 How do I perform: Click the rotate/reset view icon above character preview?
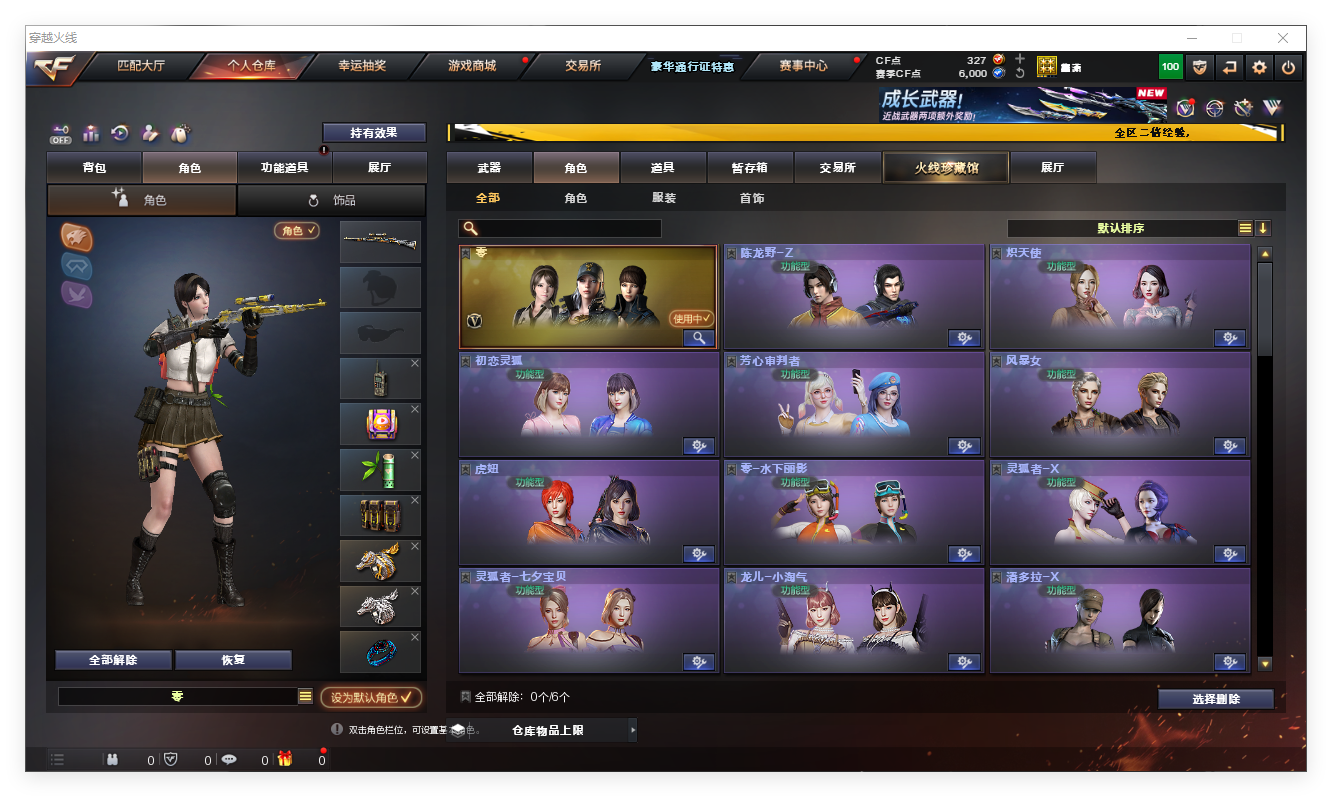(x=119, y=132)
